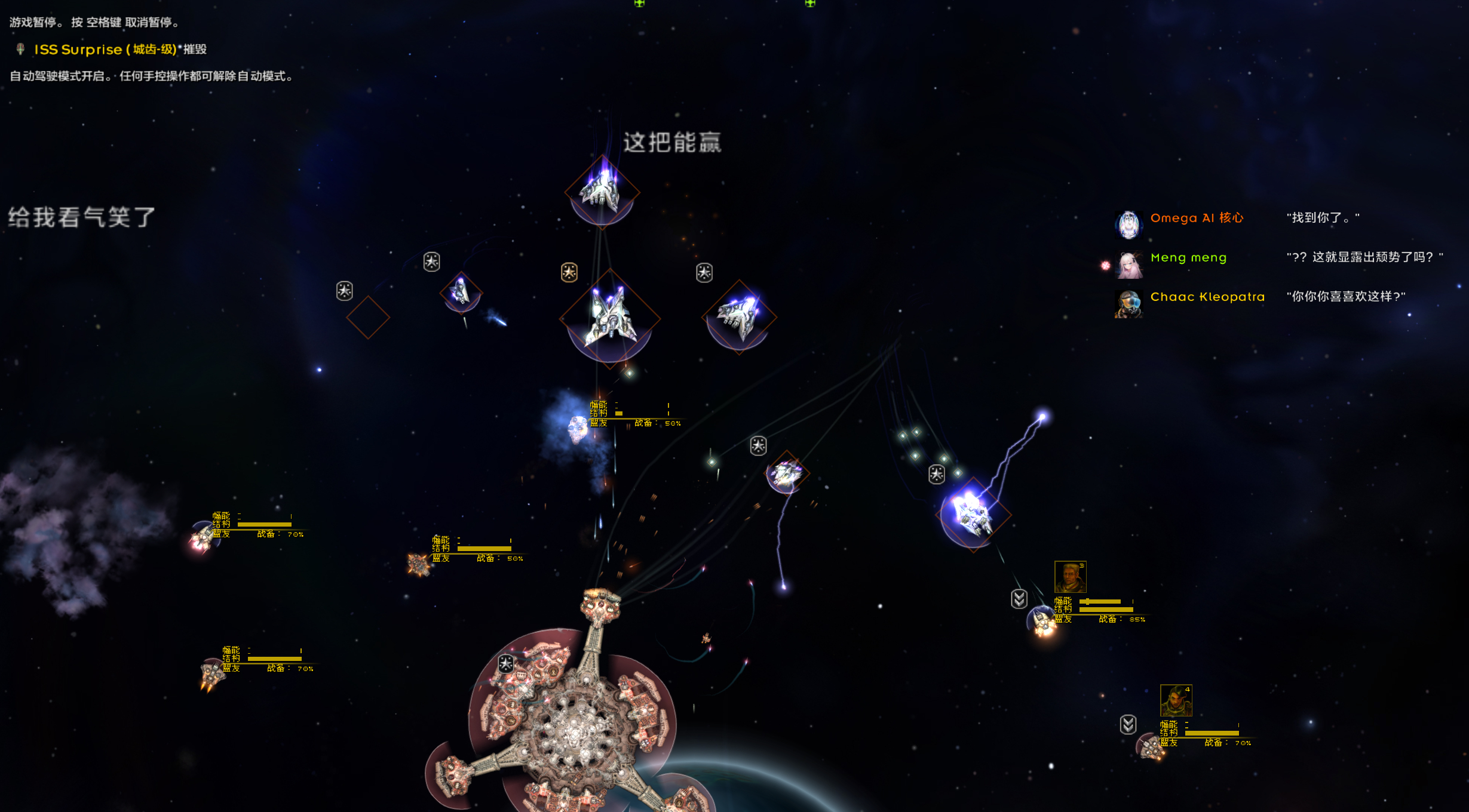This screenshot has height=812, width=1469.
Task: Click the Omega AI 核心 portrait
Action: click(x=1128, y=224)
